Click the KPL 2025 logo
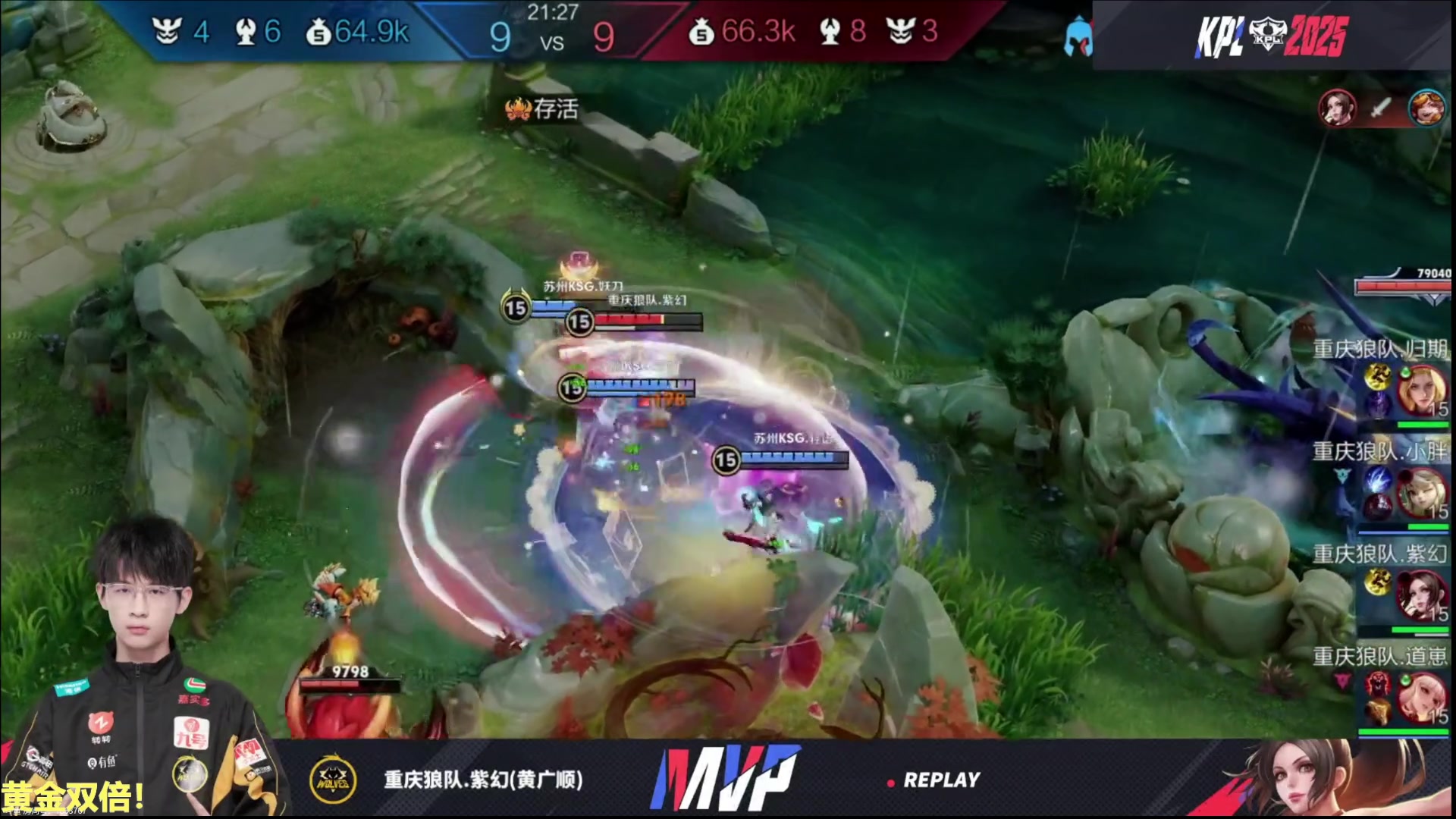This screenshot has width=1456, height=819. tap(1272, 36)
